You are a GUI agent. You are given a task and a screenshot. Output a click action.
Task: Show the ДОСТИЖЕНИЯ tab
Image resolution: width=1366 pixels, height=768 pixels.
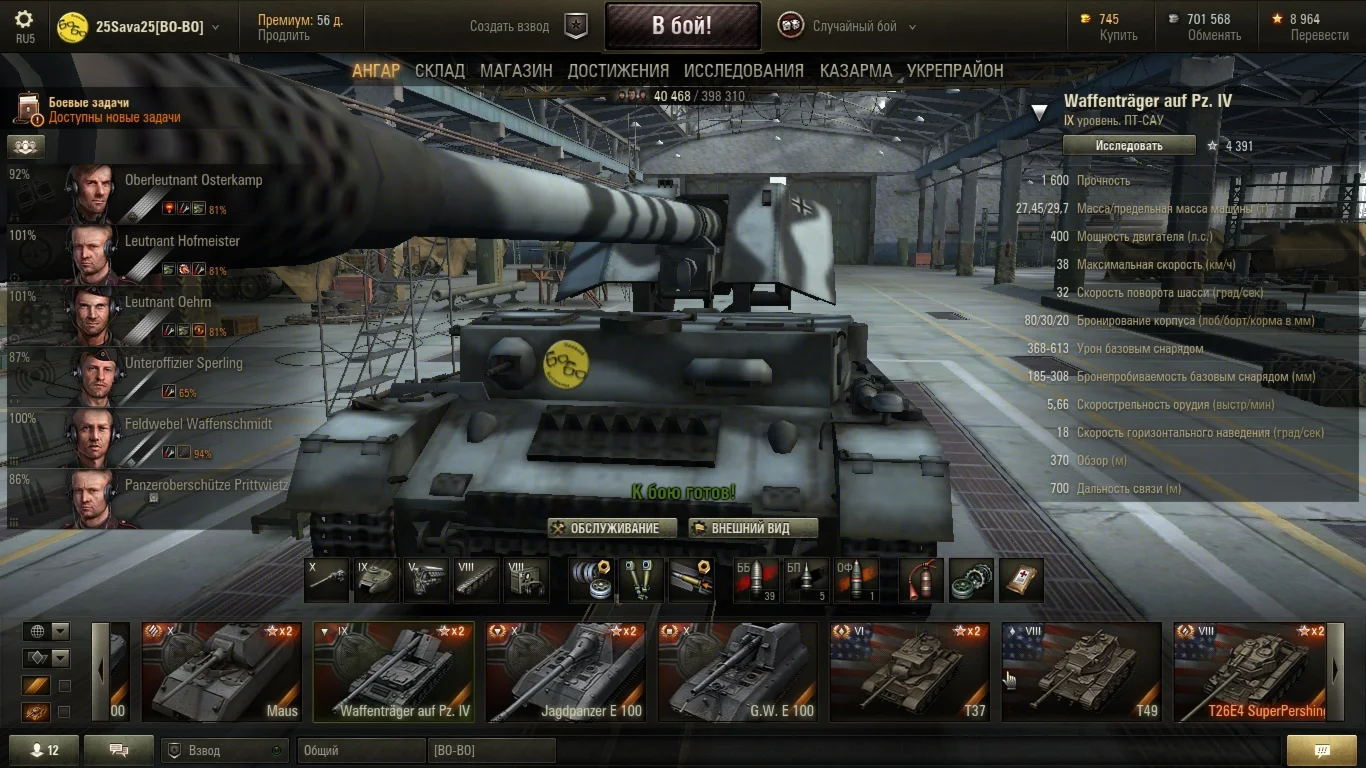click(x=618, y=71)
